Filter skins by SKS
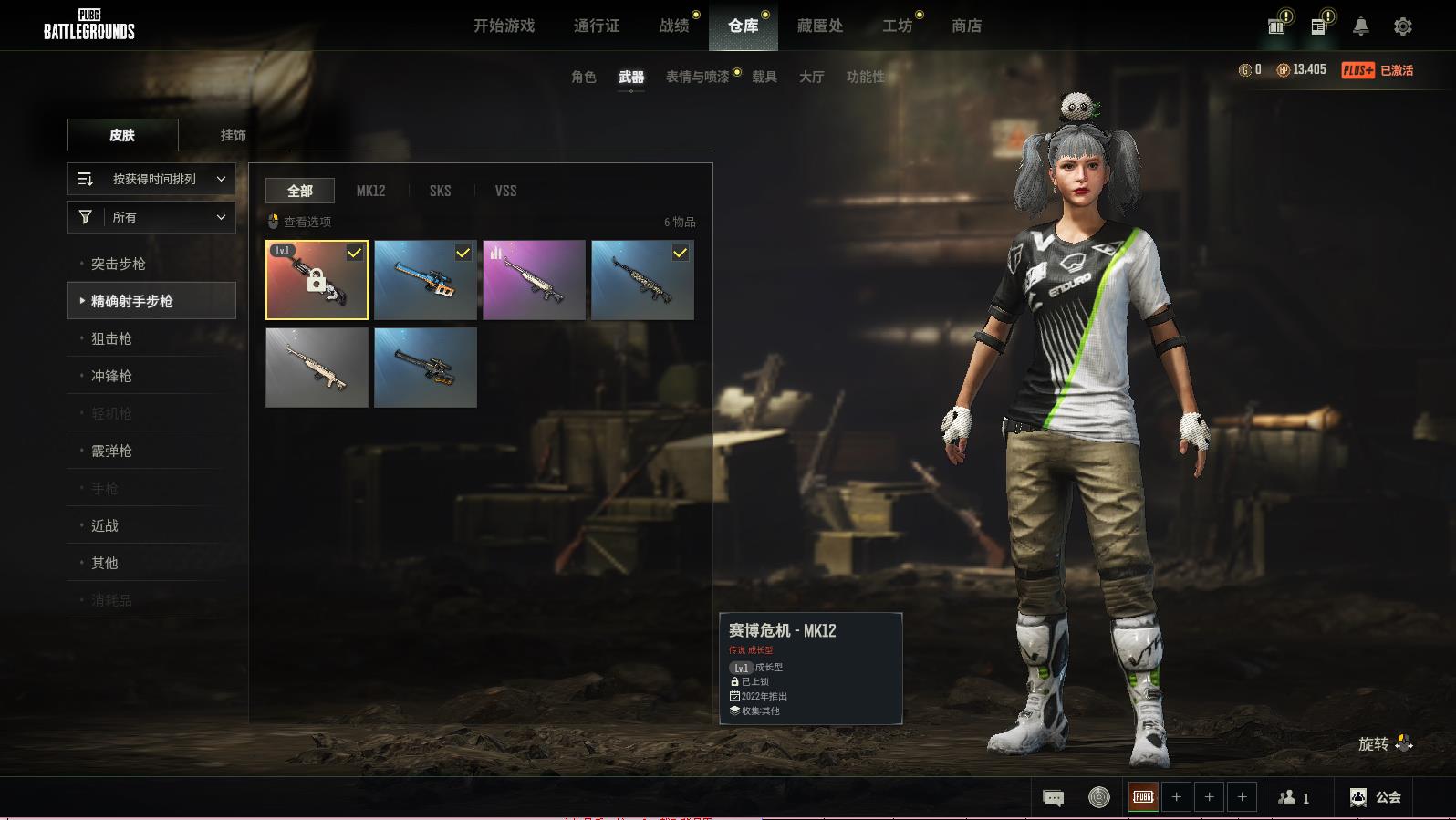This screenshot has height=820, width=1456. [440, 191]
